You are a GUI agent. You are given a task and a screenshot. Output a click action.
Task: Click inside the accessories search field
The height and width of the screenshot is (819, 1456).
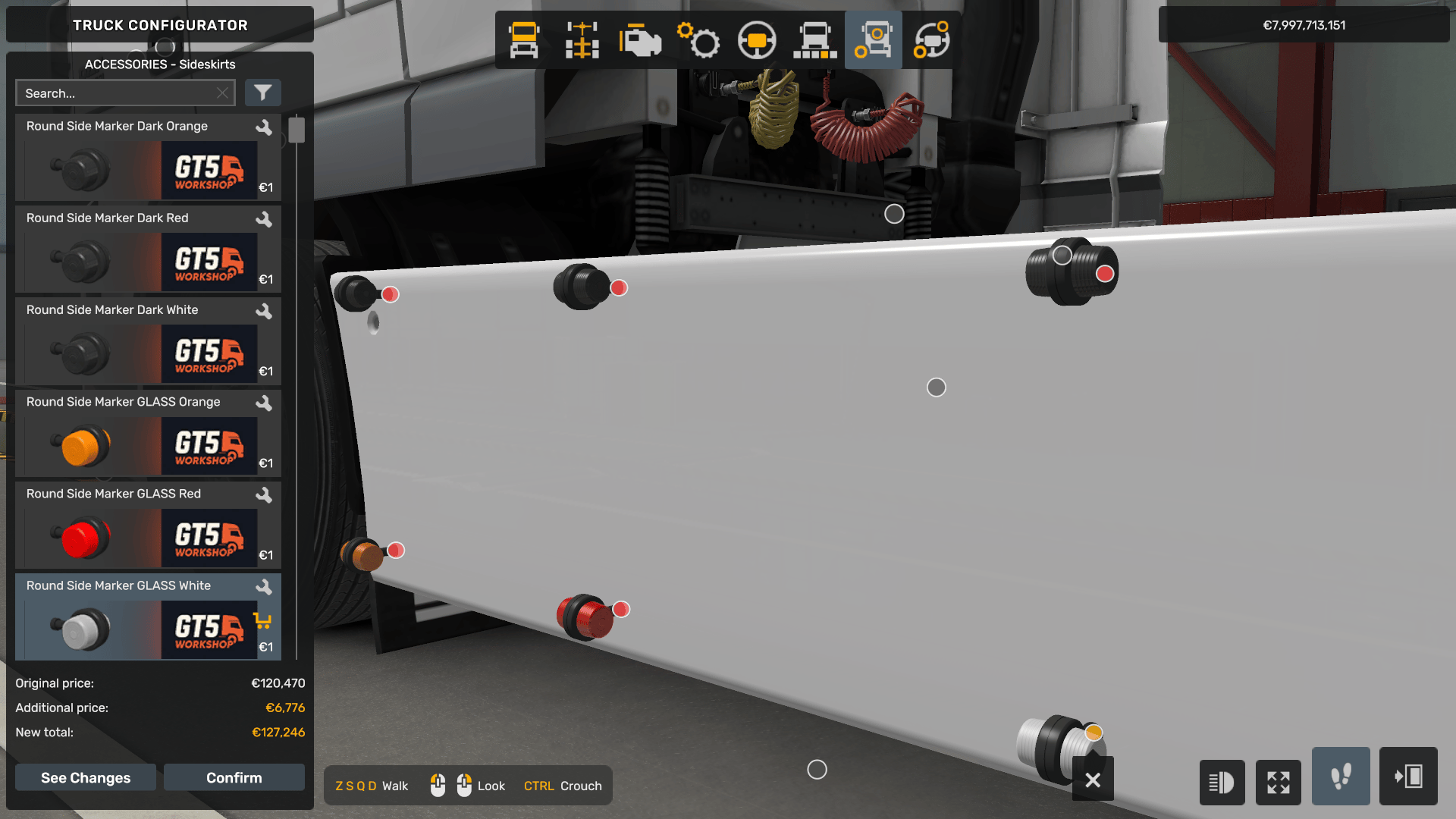click(121, 93)
